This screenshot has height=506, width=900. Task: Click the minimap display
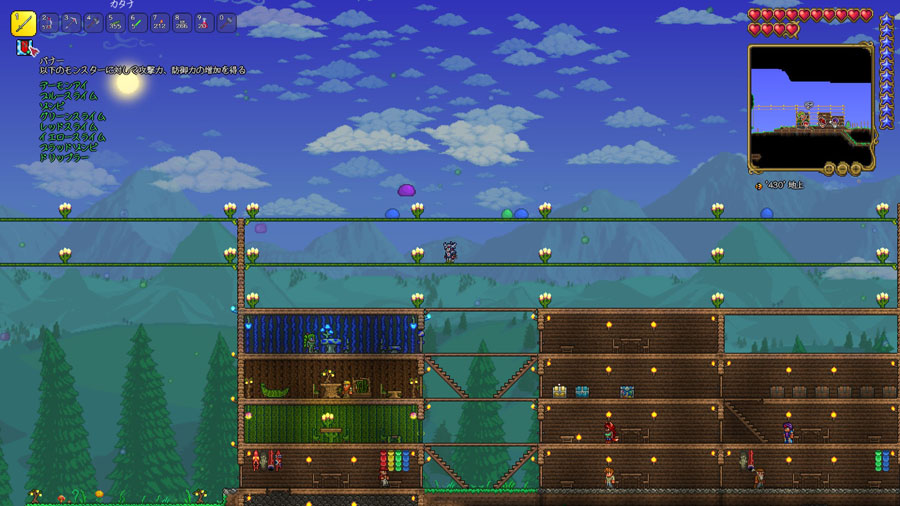(x=810, y=100)
